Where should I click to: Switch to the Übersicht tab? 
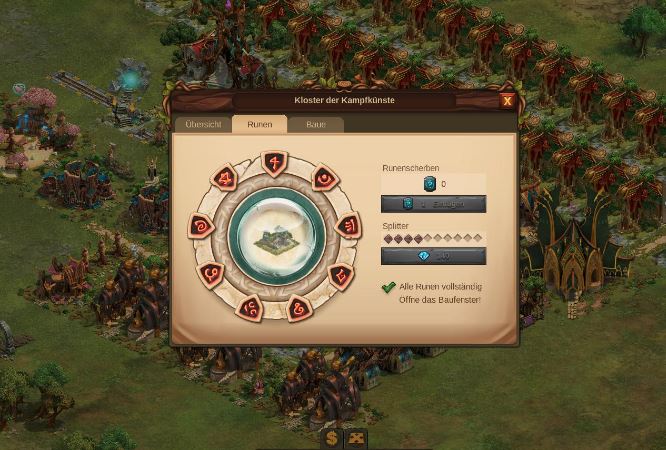click(203, 124)
